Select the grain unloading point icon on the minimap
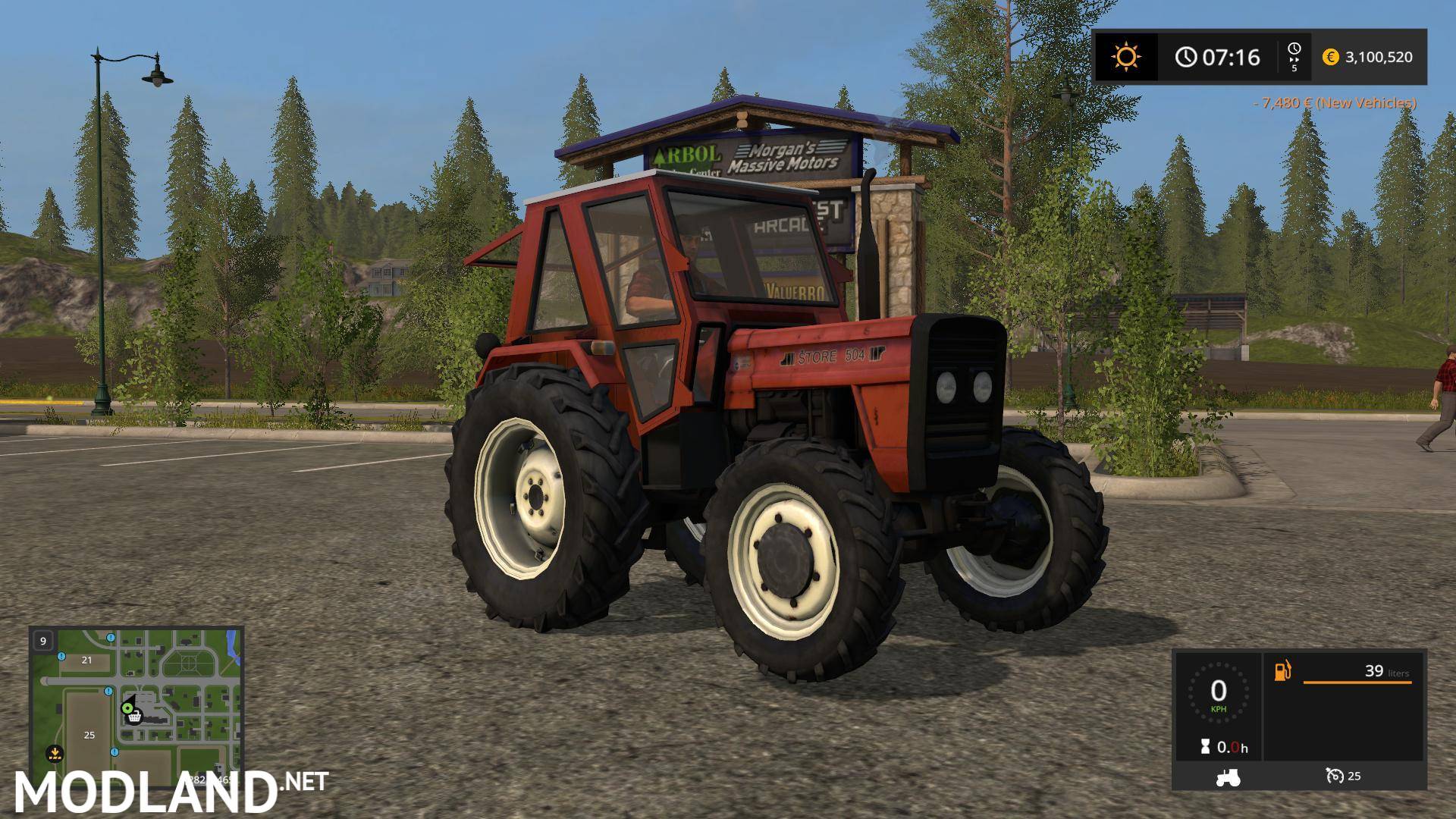This screenshot has height=819, width=1456. click(x=54, y=754)
